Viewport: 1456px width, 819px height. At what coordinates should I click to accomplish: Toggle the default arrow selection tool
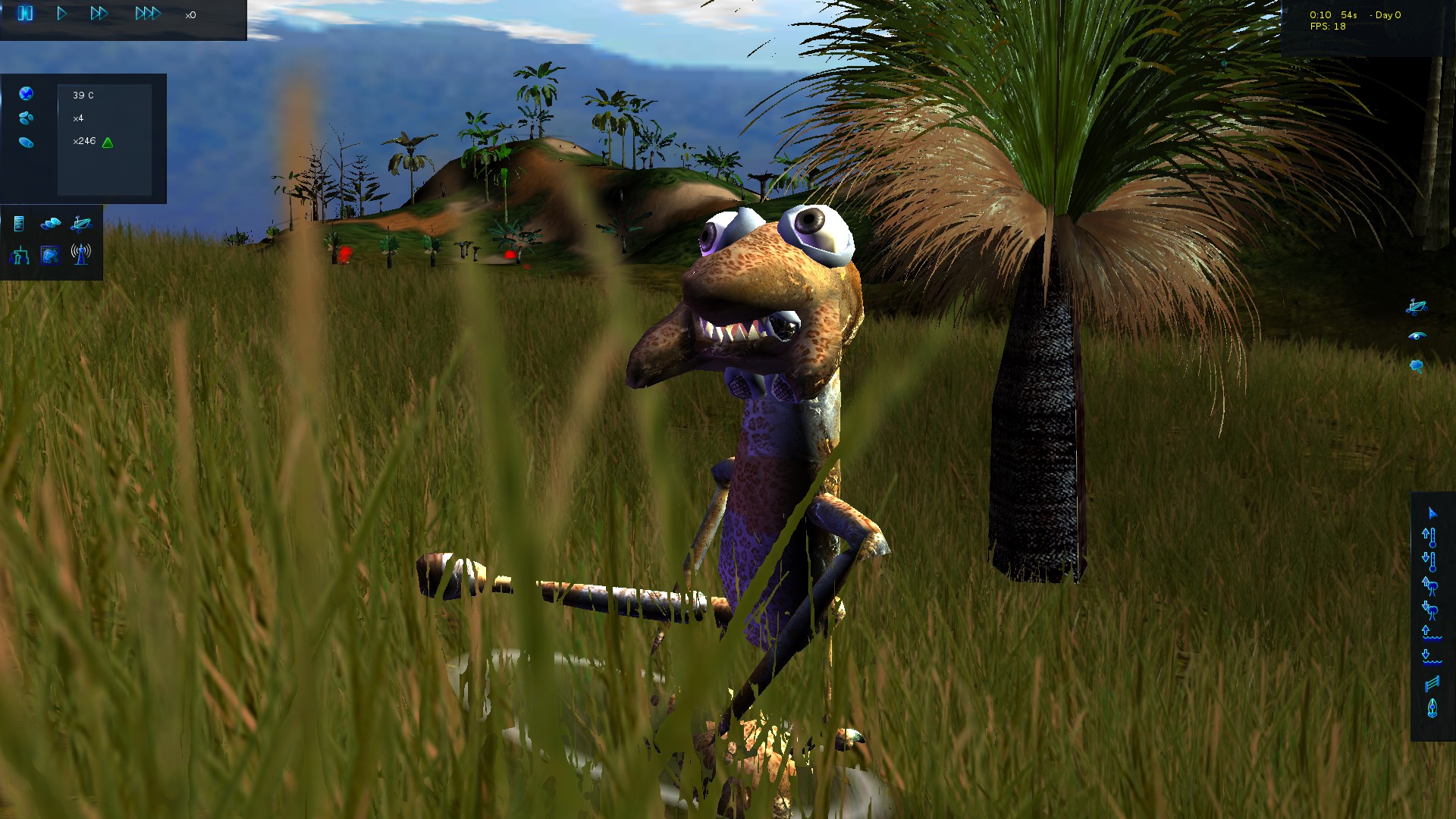point(1432,513)
